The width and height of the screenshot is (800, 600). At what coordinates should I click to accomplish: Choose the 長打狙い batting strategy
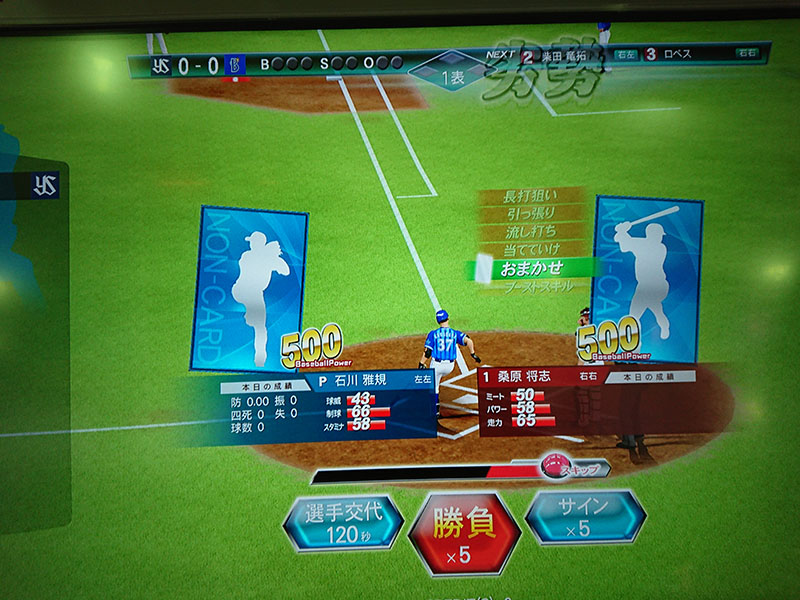[x=531, y=196]
